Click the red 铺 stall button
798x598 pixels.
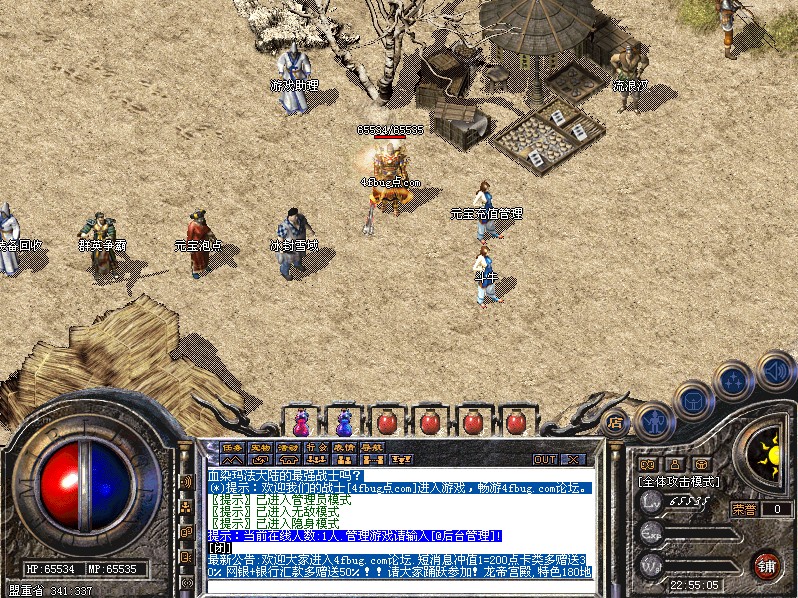coord(768,566)
